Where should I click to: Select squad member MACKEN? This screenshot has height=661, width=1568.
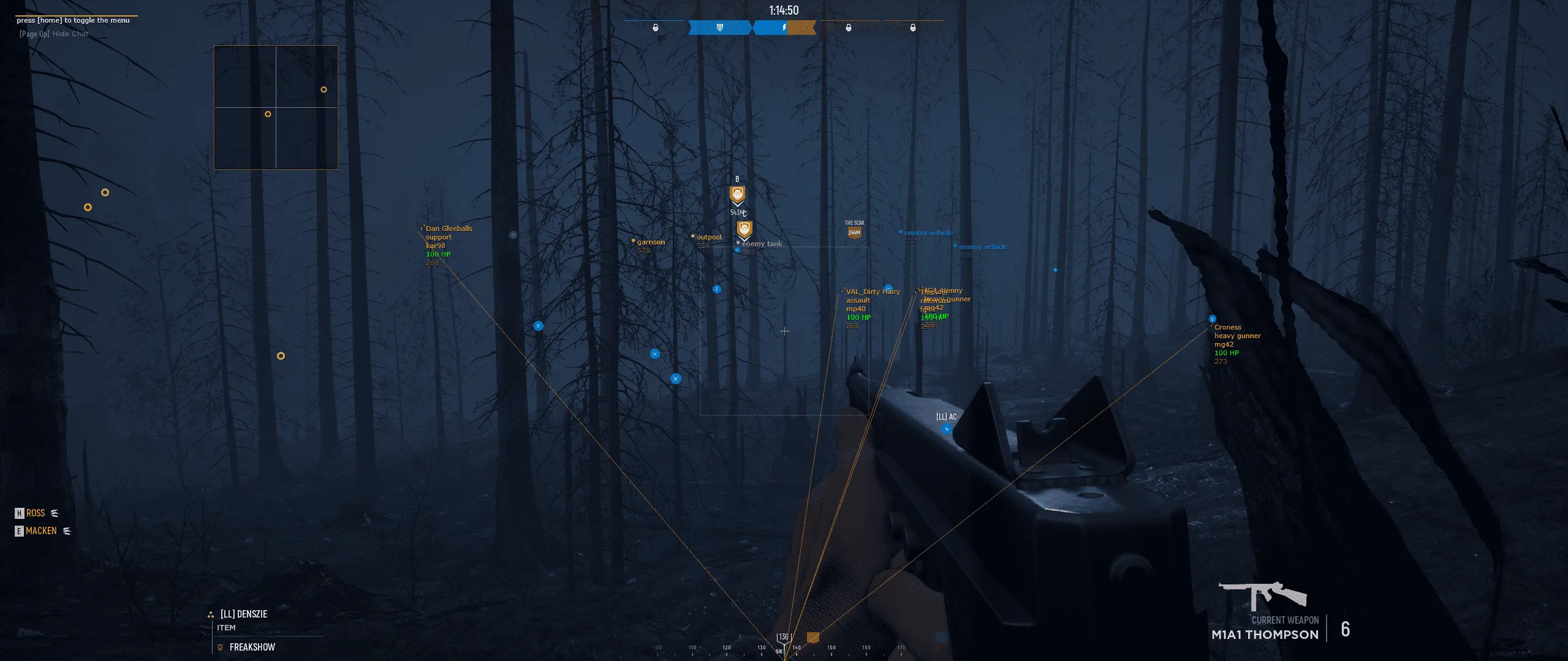click(41, 531)
